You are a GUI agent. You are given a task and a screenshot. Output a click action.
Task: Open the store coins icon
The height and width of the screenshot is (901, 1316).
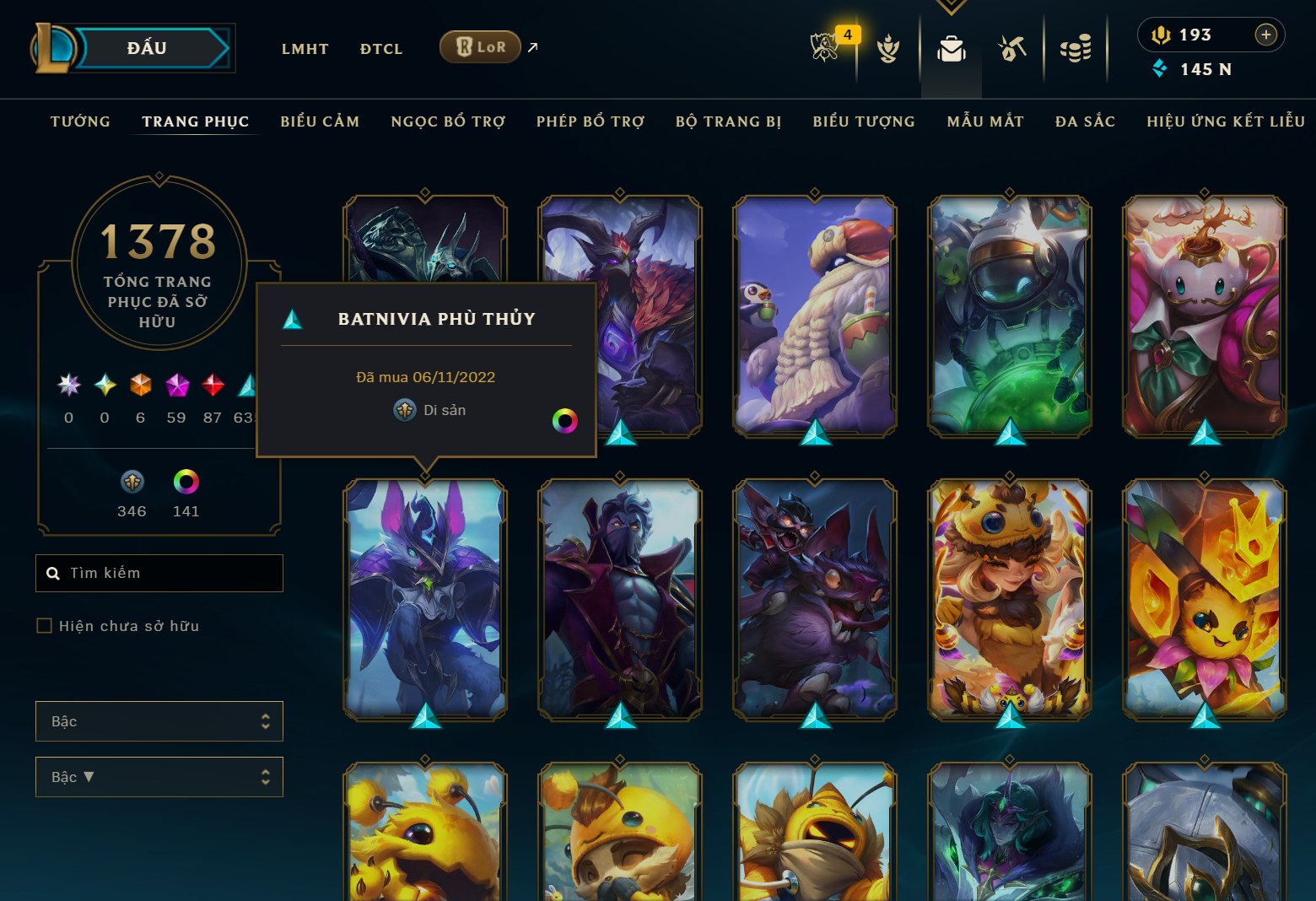tap(1076, 49)
